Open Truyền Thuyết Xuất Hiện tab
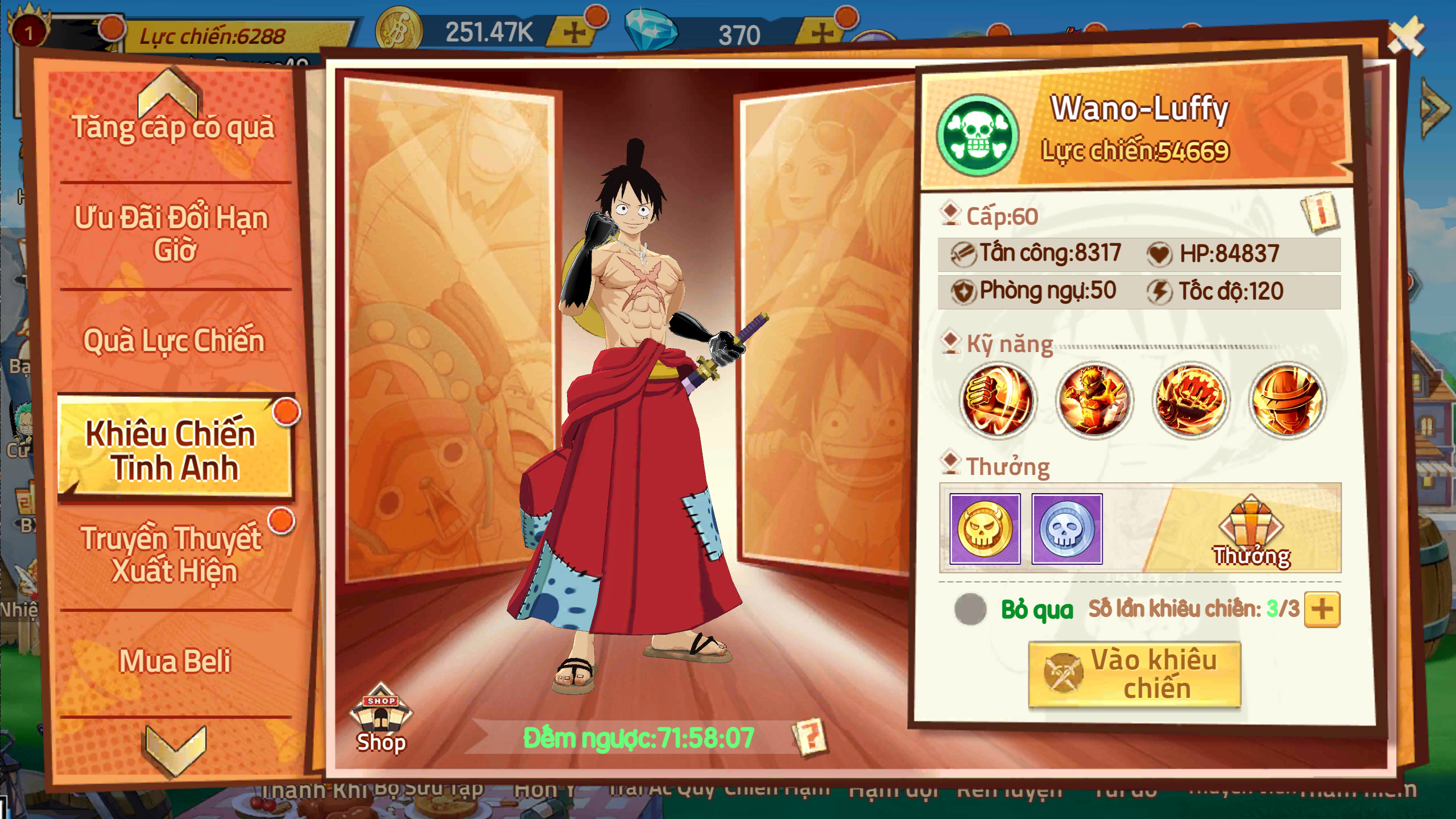 (x=173, y=554)
